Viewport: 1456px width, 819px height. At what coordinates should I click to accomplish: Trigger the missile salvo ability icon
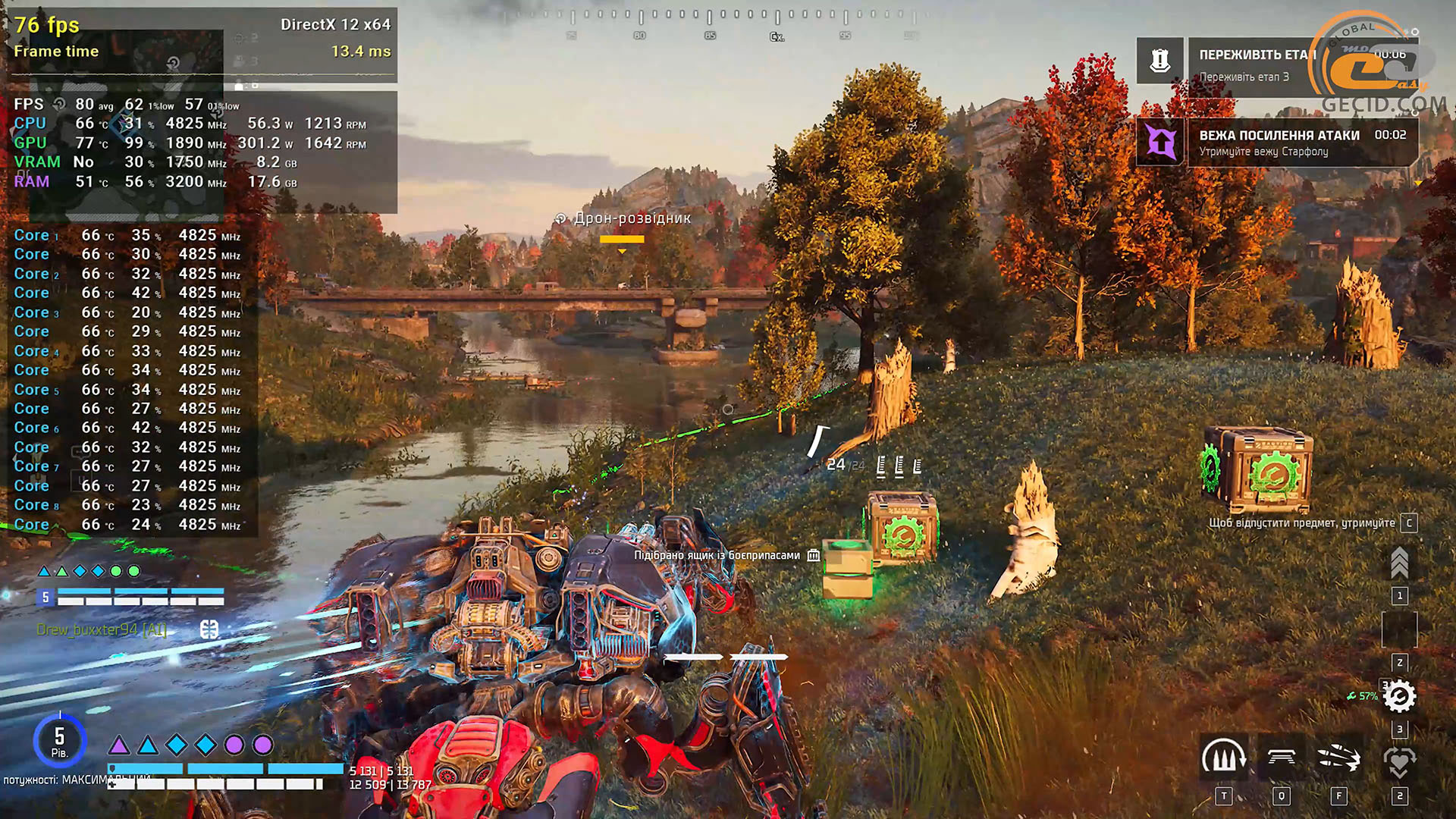(x=1339, y=758)
